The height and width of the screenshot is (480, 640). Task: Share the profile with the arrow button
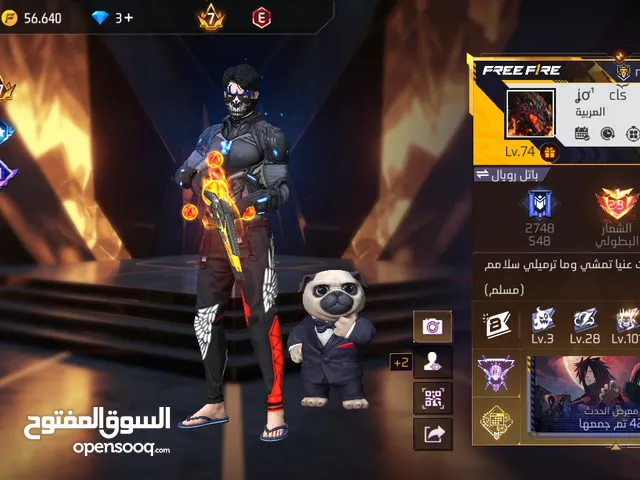pos(433,434)
